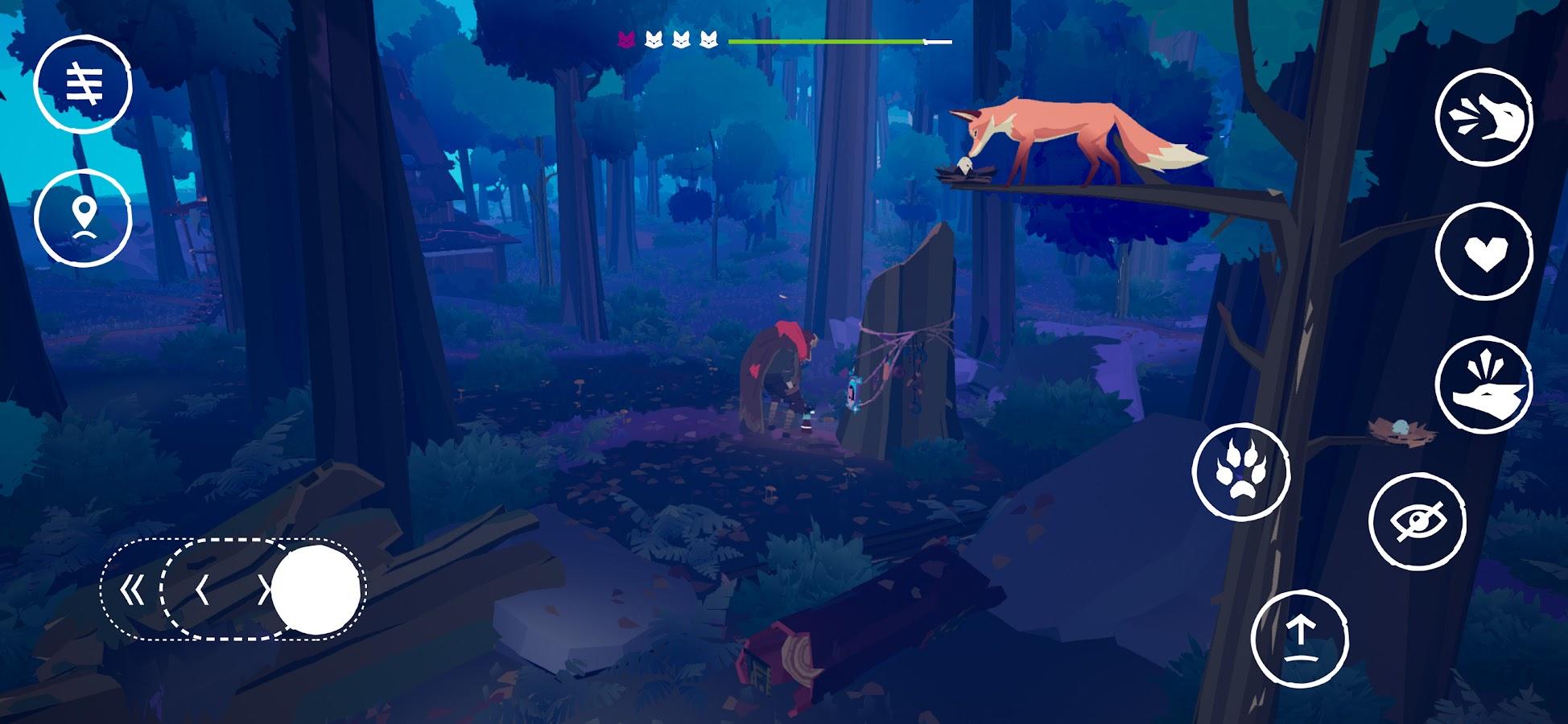1568x724 pixels.
Task: Tap the single left arrow walk control
Action: [x=202, y=591]
